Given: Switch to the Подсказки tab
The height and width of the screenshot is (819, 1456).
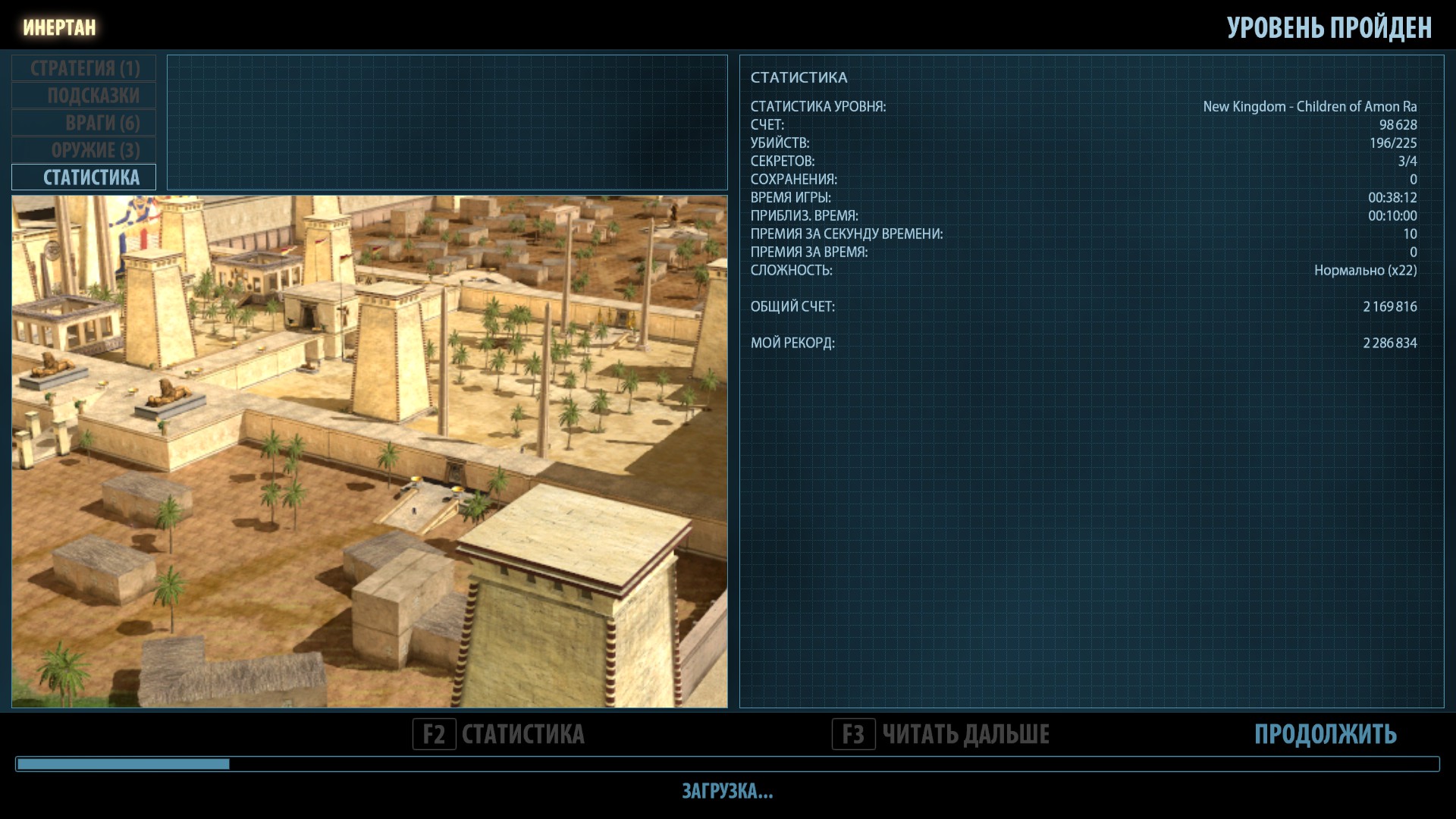Looking at the screenshot, I should click(x=84, y=96).
